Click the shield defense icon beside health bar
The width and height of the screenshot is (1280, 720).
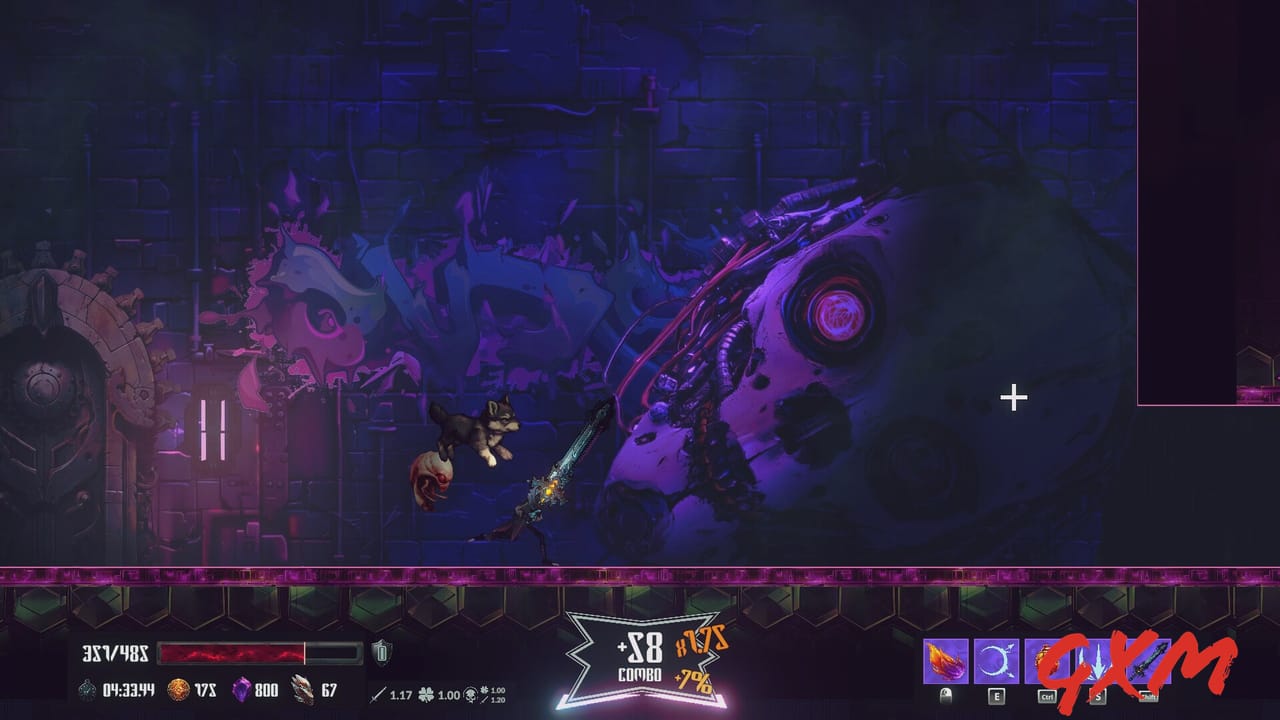point(380,651)
